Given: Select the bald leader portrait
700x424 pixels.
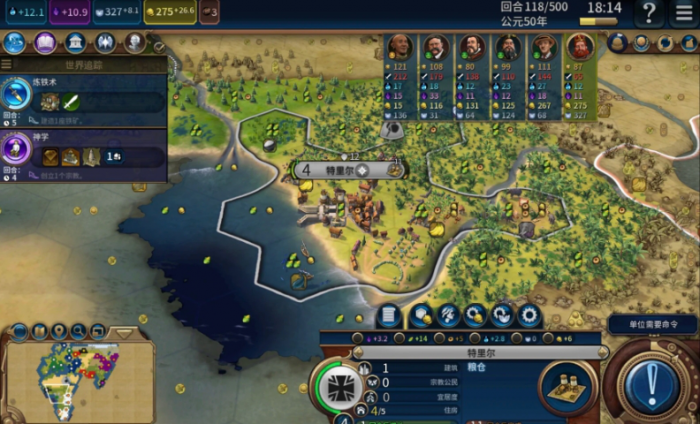Looking at the screenshot, I should pyautogui.click(x=398, y=47).
